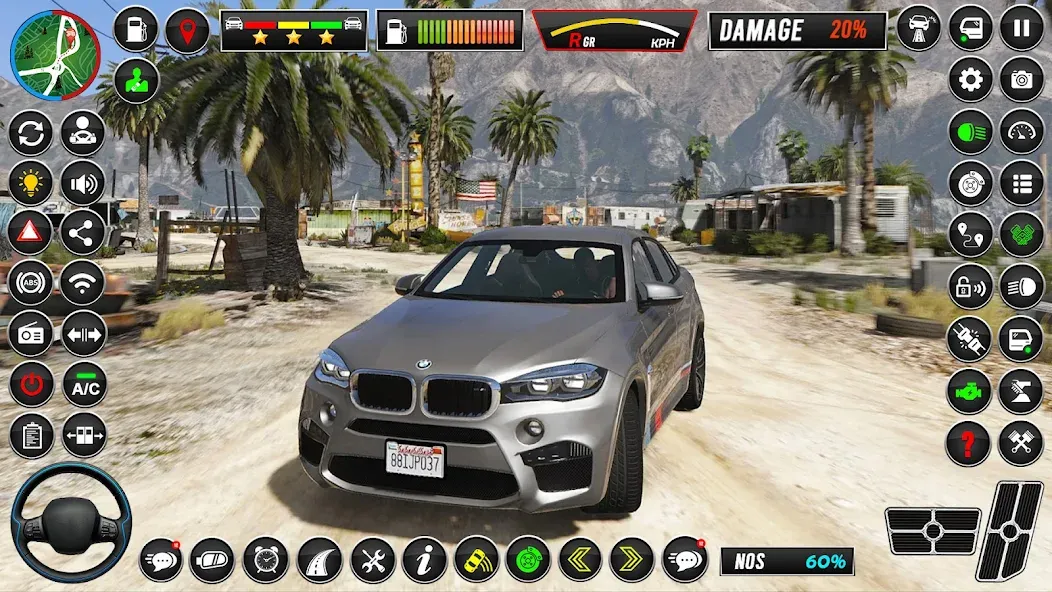Toggle the green check-engine icon

click(x=968, y=391)
